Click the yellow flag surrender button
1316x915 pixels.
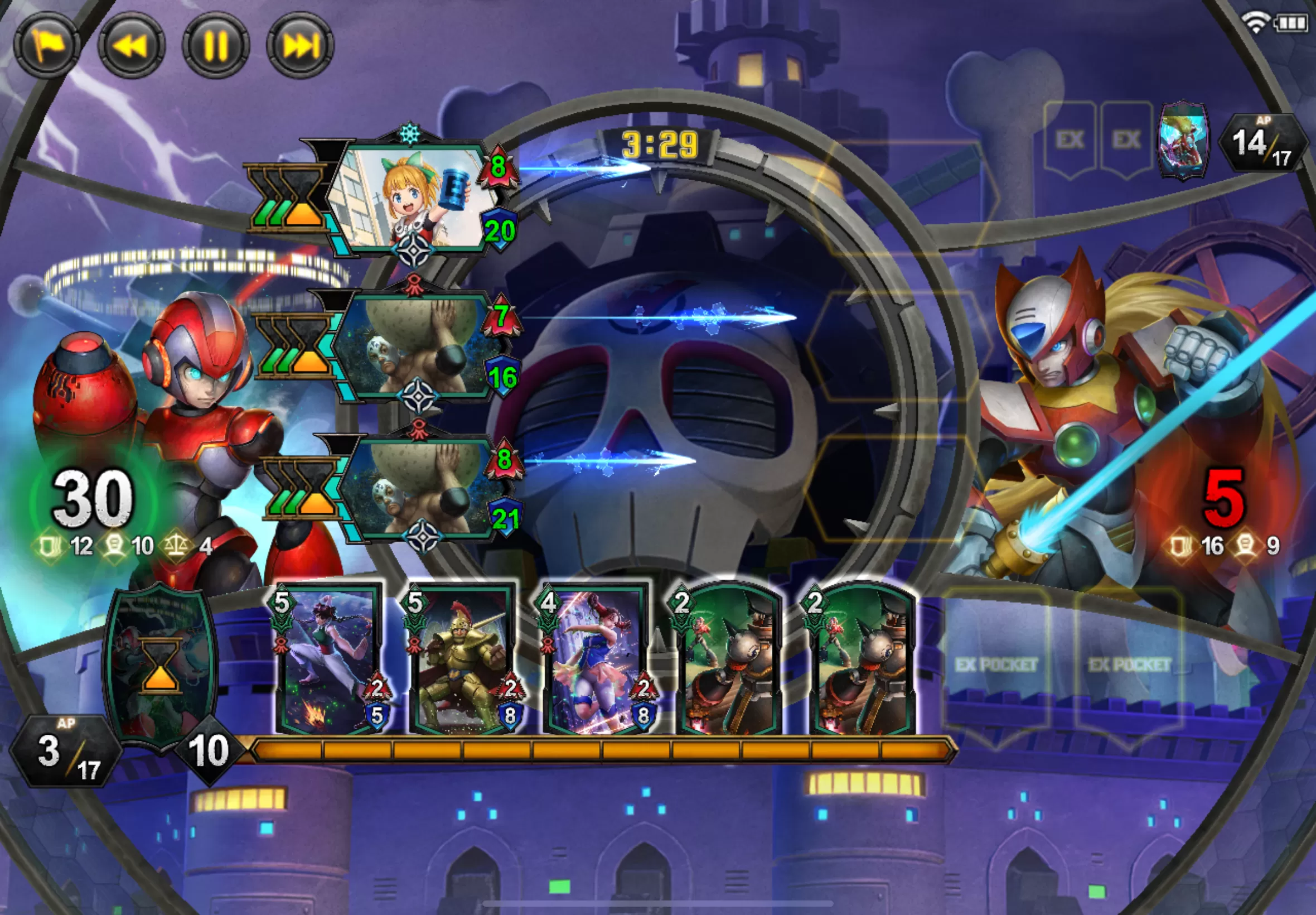(47, 46)
